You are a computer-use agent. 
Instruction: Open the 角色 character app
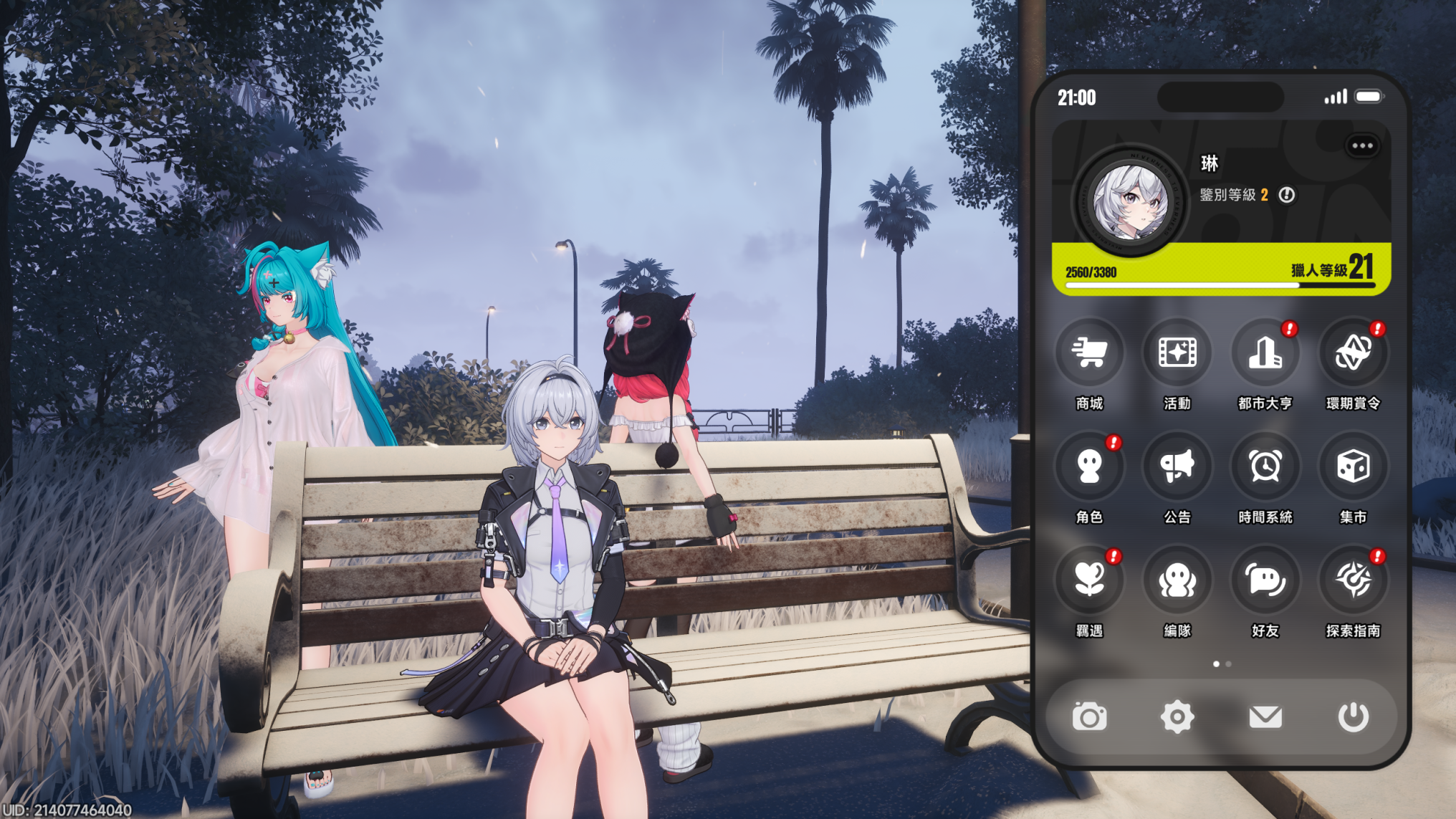[x=1089, y=466]
